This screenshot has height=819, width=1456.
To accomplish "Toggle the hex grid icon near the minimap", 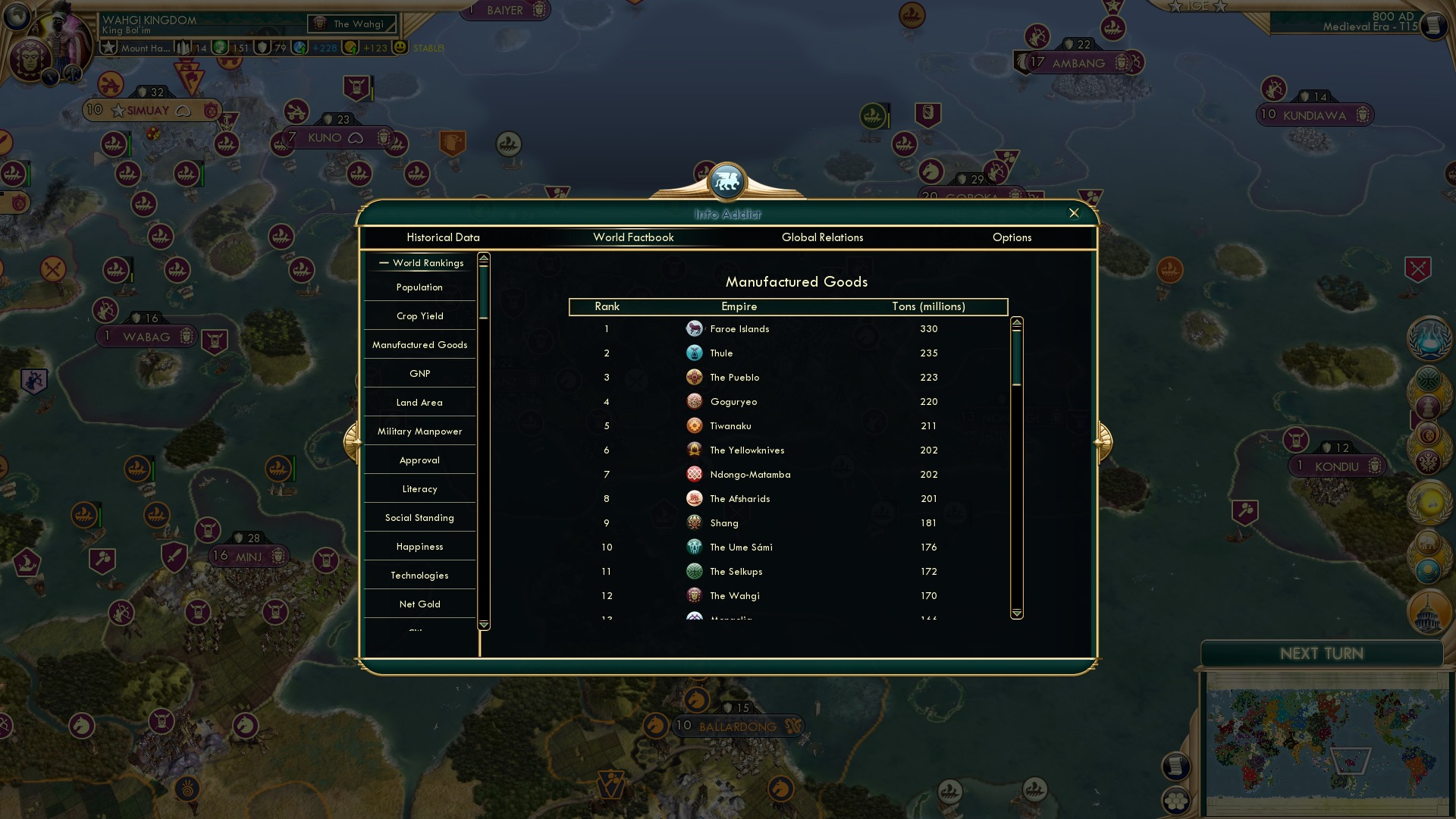I will point(1176,801).
